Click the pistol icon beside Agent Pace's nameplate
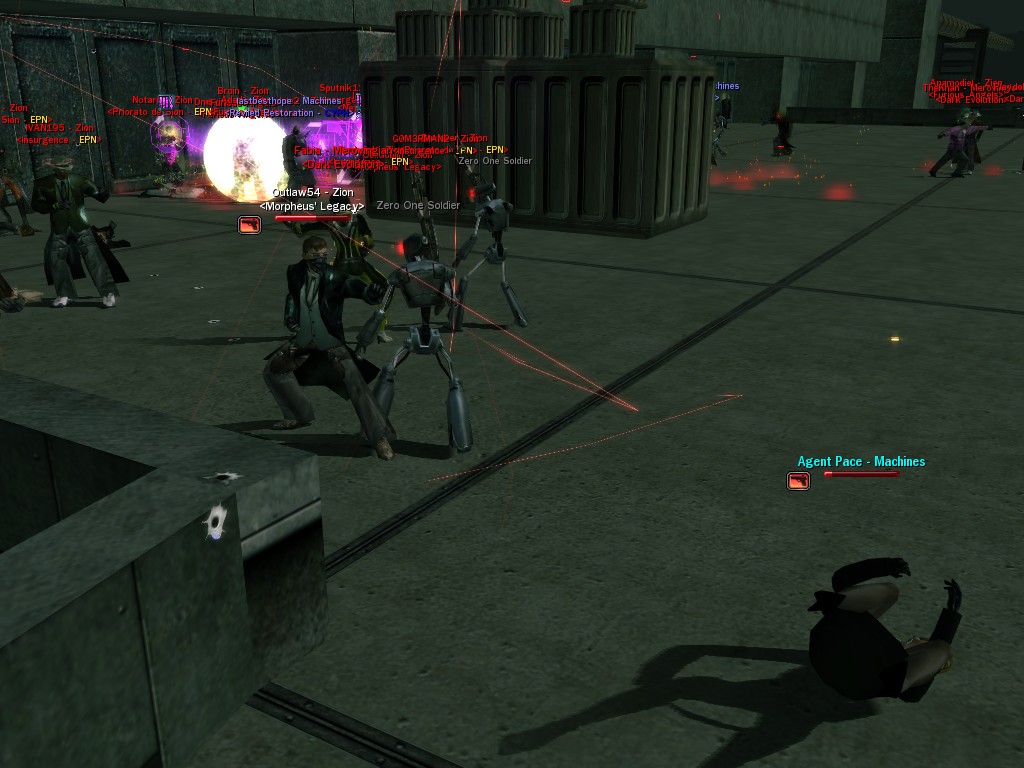 coord(798,481)
